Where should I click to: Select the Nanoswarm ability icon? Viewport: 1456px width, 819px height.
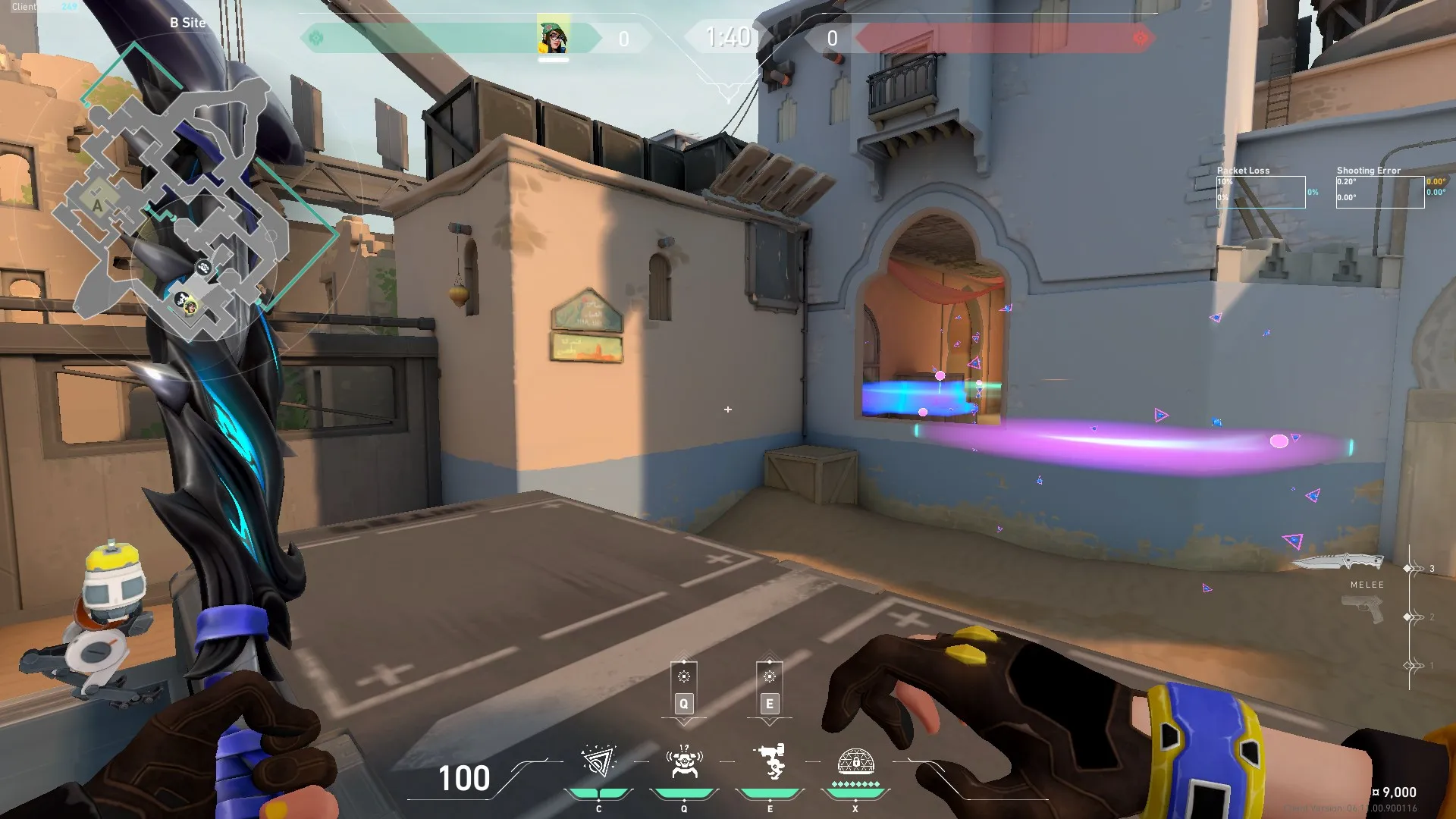[x=598, y=761]
